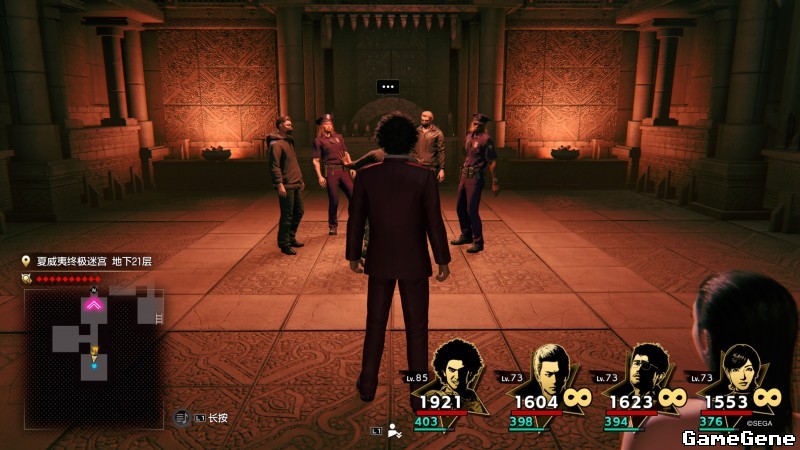Click the speech bubble above the group
This screenshot has height=450, width=800.
(x=388, y=87)
